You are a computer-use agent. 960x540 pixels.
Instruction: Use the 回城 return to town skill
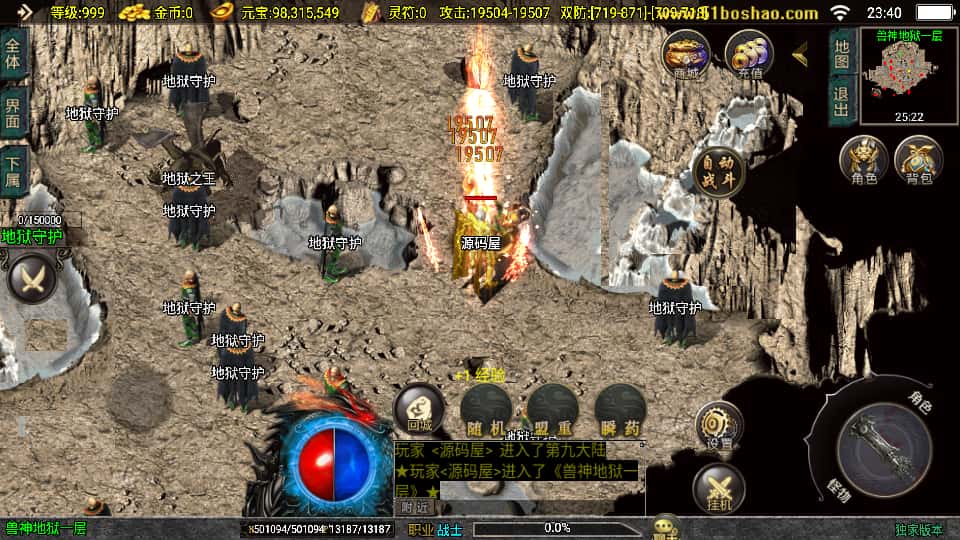click(419, 409)
